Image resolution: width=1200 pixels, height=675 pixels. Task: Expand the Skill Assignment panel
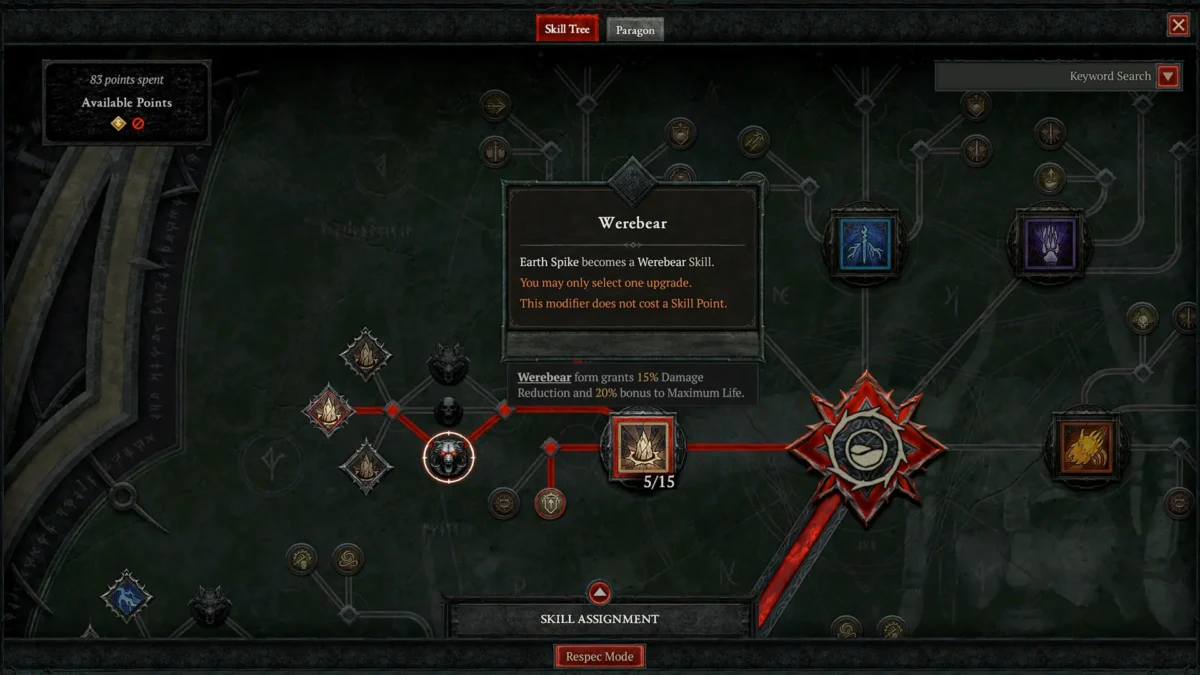click(599, 593)
